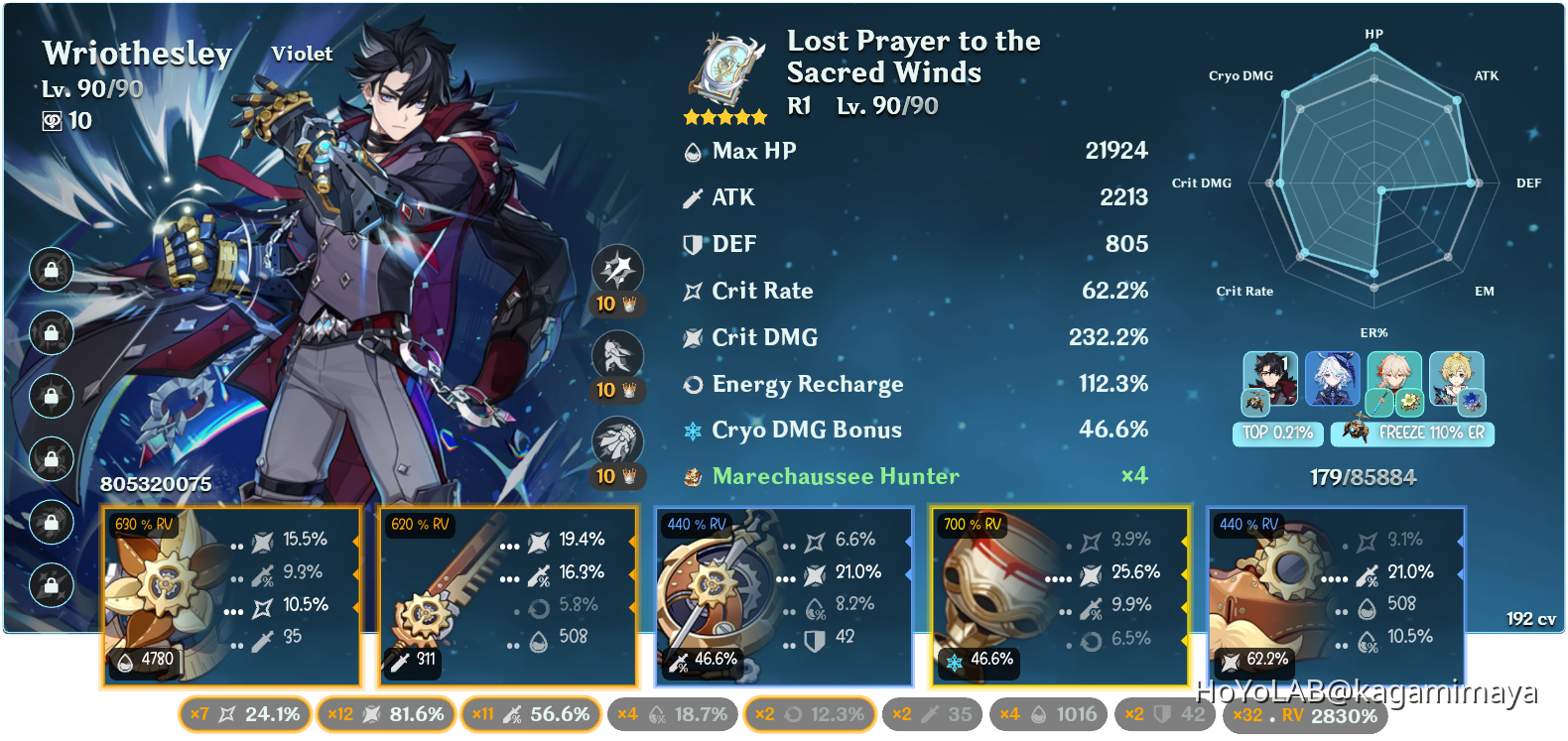The width and height of the screenshot is (1568, 741).
Task: Select the Normal Attack talent icon
Action: 617,269
